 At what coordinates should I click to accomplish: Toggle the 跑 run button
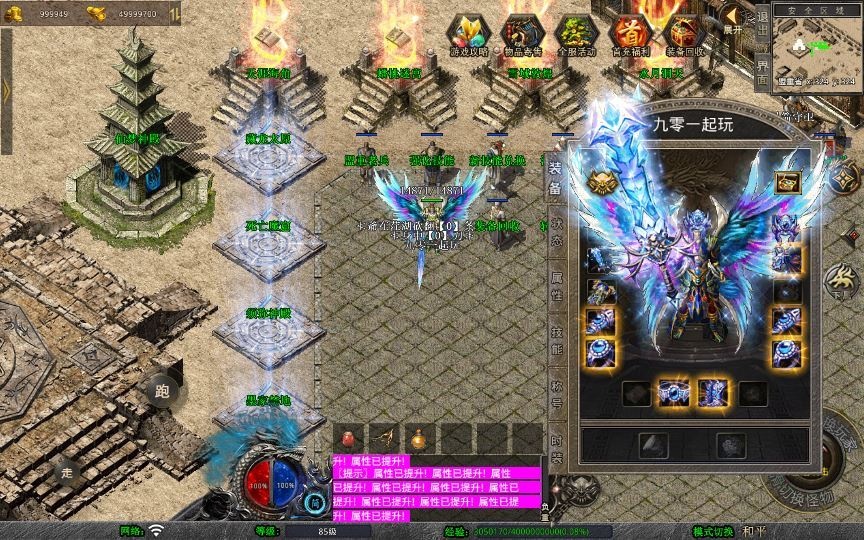click(x=162, y=390)
